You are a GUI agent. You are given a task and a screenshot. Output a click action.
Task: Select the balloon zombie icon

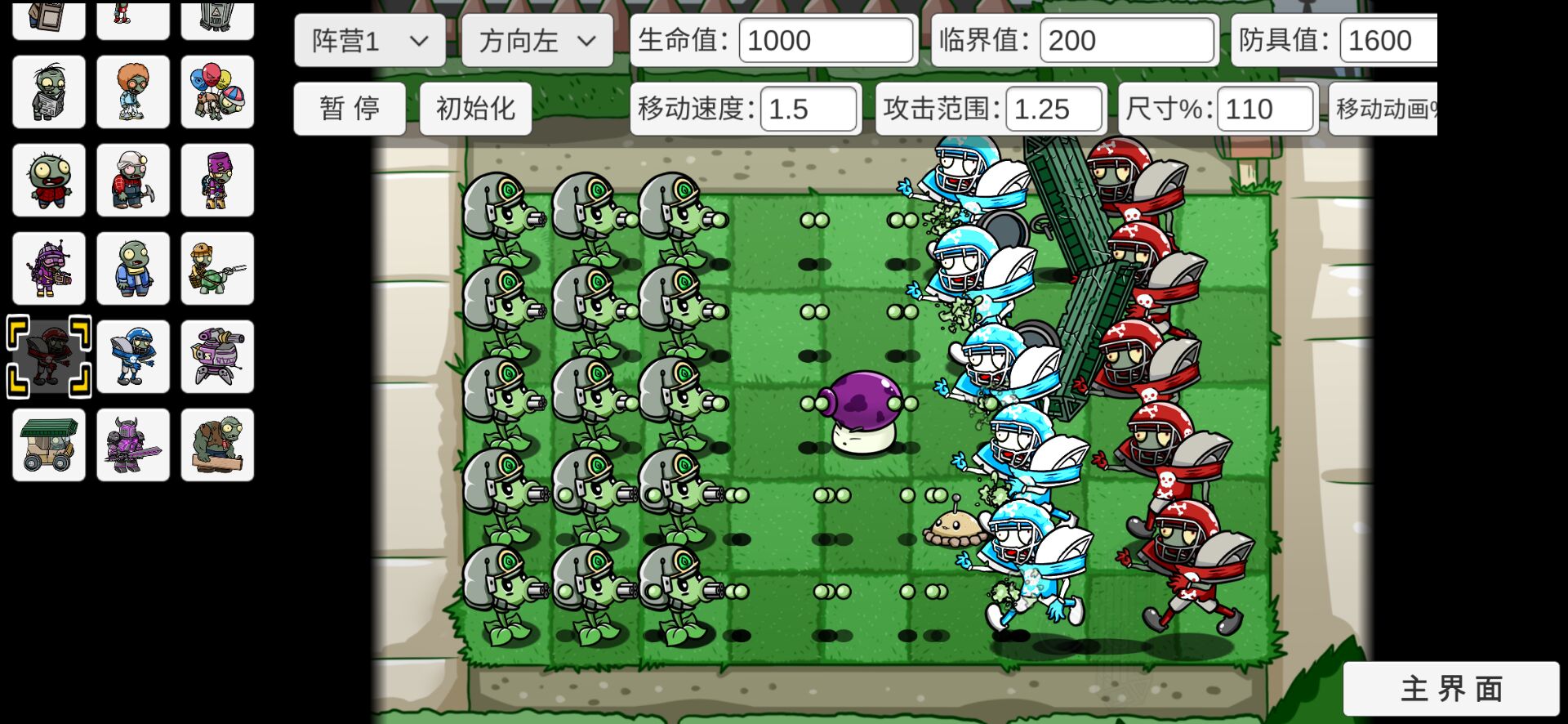coord(217,92)
